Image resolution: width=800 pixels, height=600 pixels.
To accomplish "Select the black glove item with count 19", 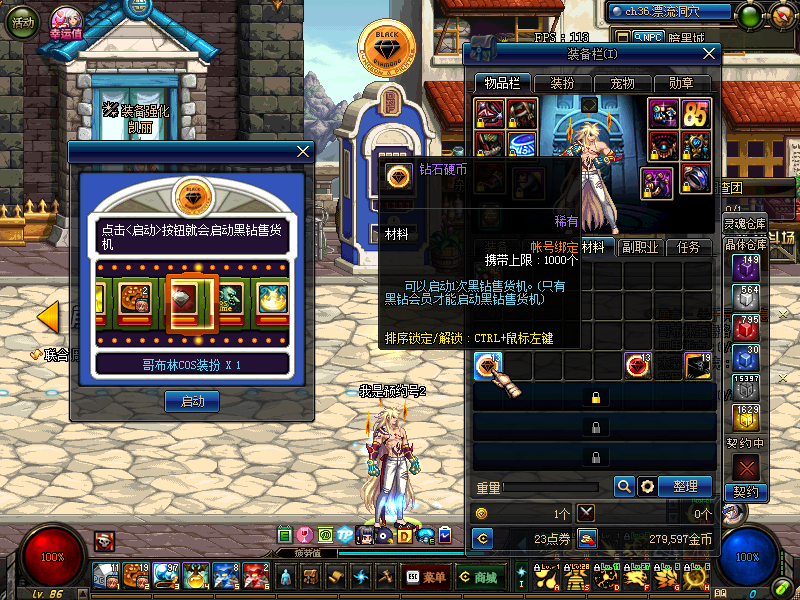I will (x=697, y=366).
